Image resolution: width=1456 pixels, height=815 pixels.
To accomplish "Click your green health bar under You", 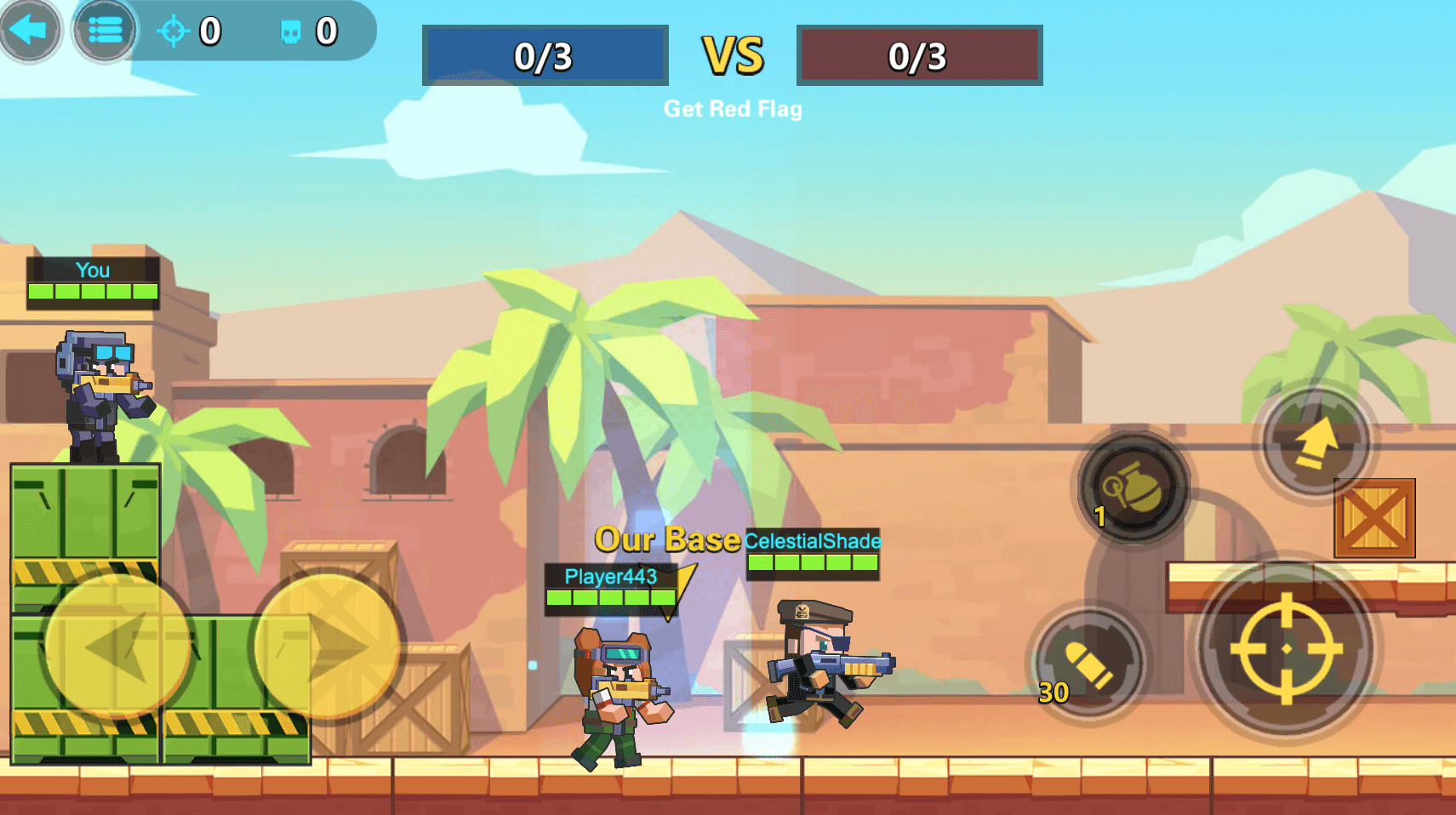I will [x=94, y=289].
